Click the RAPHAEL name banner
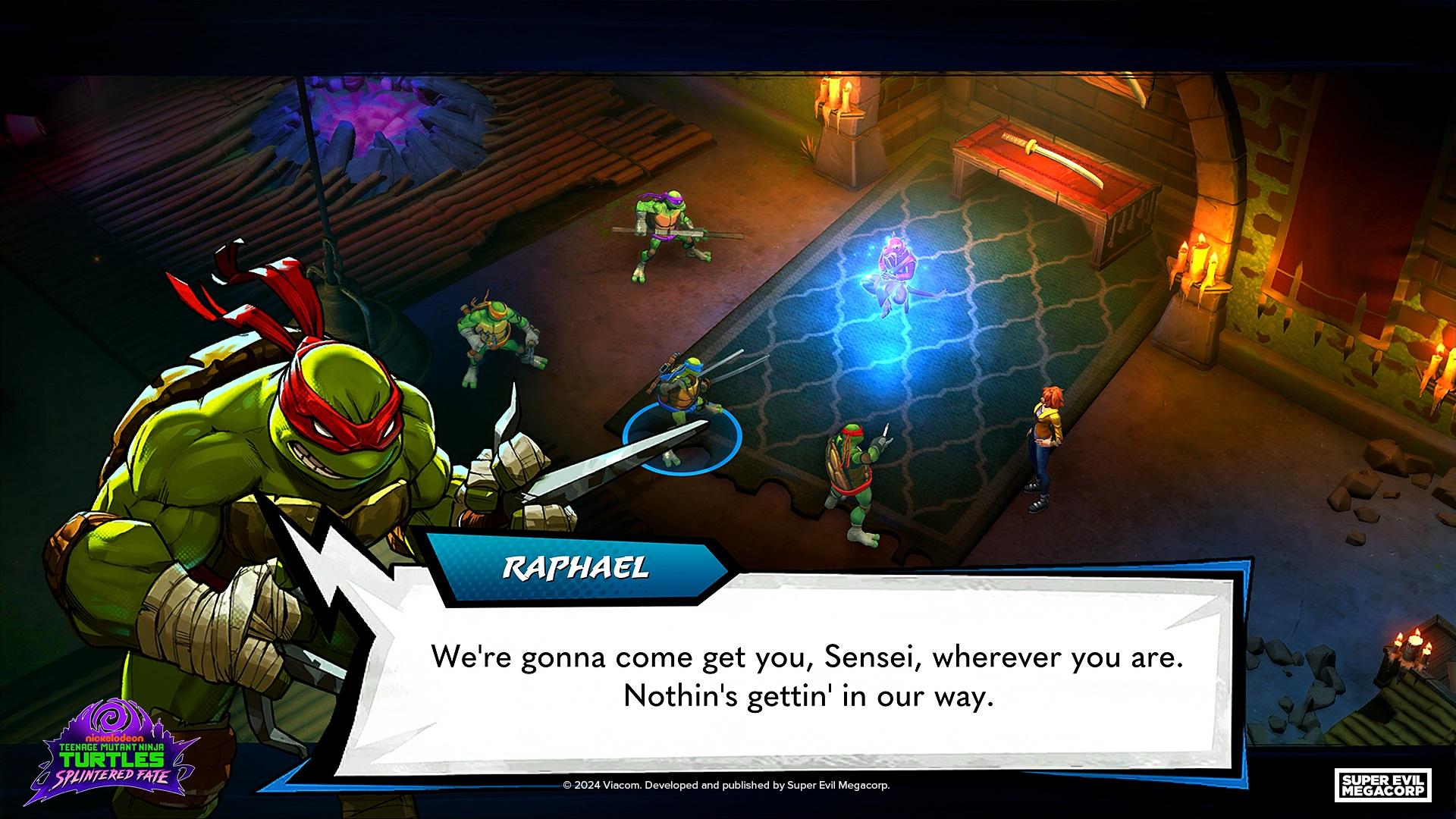The image size is (1456, 819). pos(576,565)
